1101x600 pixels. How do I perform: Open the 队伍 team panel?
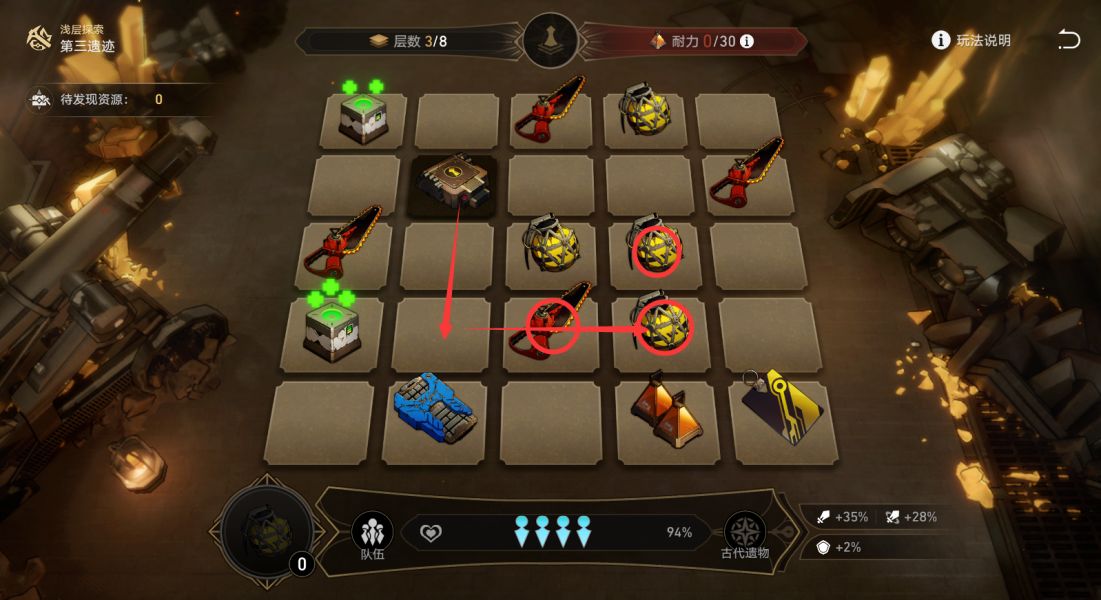click(x=372, y=533)
